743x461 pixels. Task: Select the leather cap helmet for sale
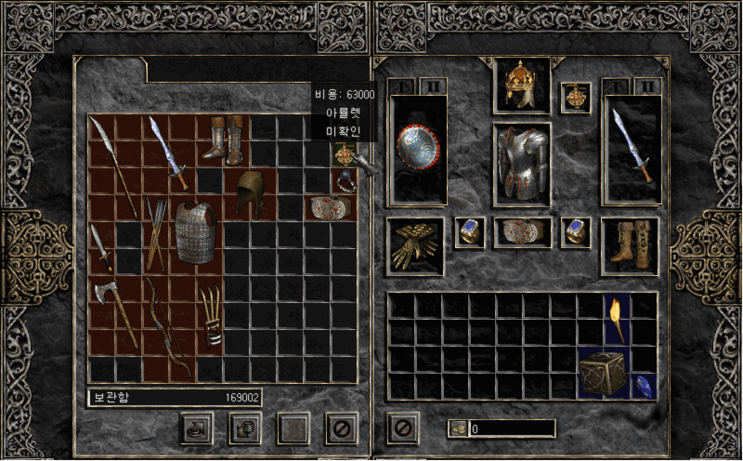[x=250, y=193]
